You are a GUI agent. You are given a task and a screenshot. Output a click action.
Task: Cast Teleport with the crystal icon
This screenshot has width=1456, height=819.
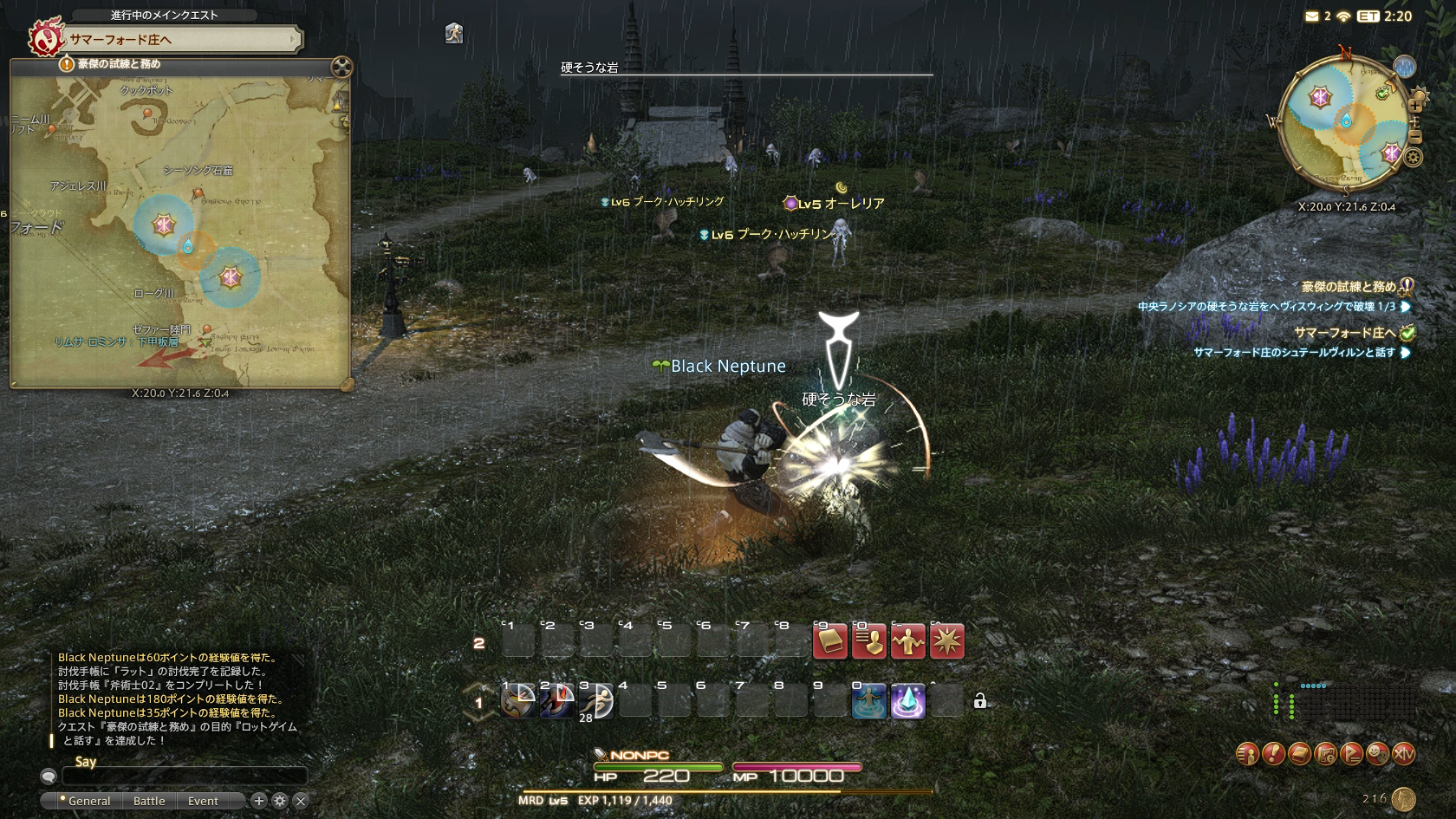click(907, 701)
